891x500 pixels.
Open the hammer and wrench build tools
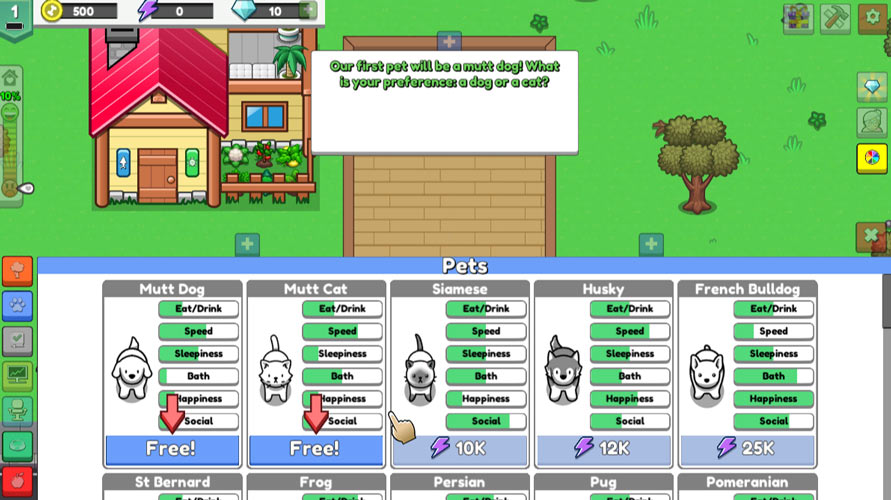835,18
